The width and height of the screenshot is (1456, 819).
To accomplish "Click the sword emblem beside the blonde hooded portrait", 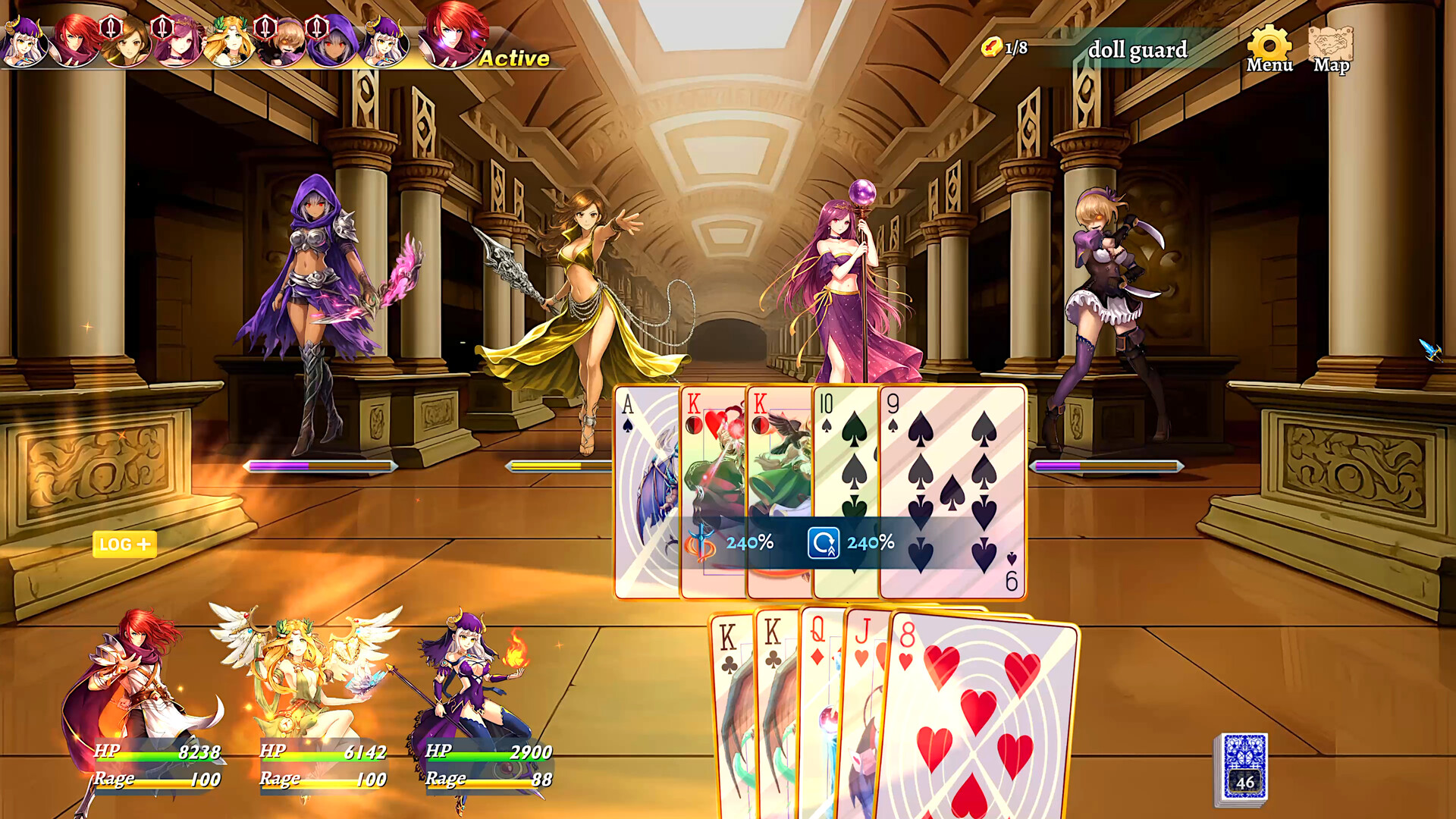I will pyautogui.click(x=264, y=28).
